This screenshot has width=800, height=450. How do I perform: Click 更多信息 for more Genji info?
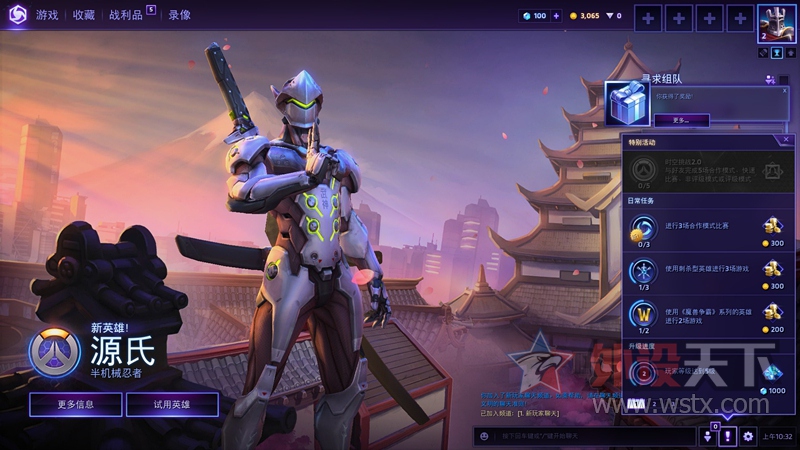coord(76,404)
